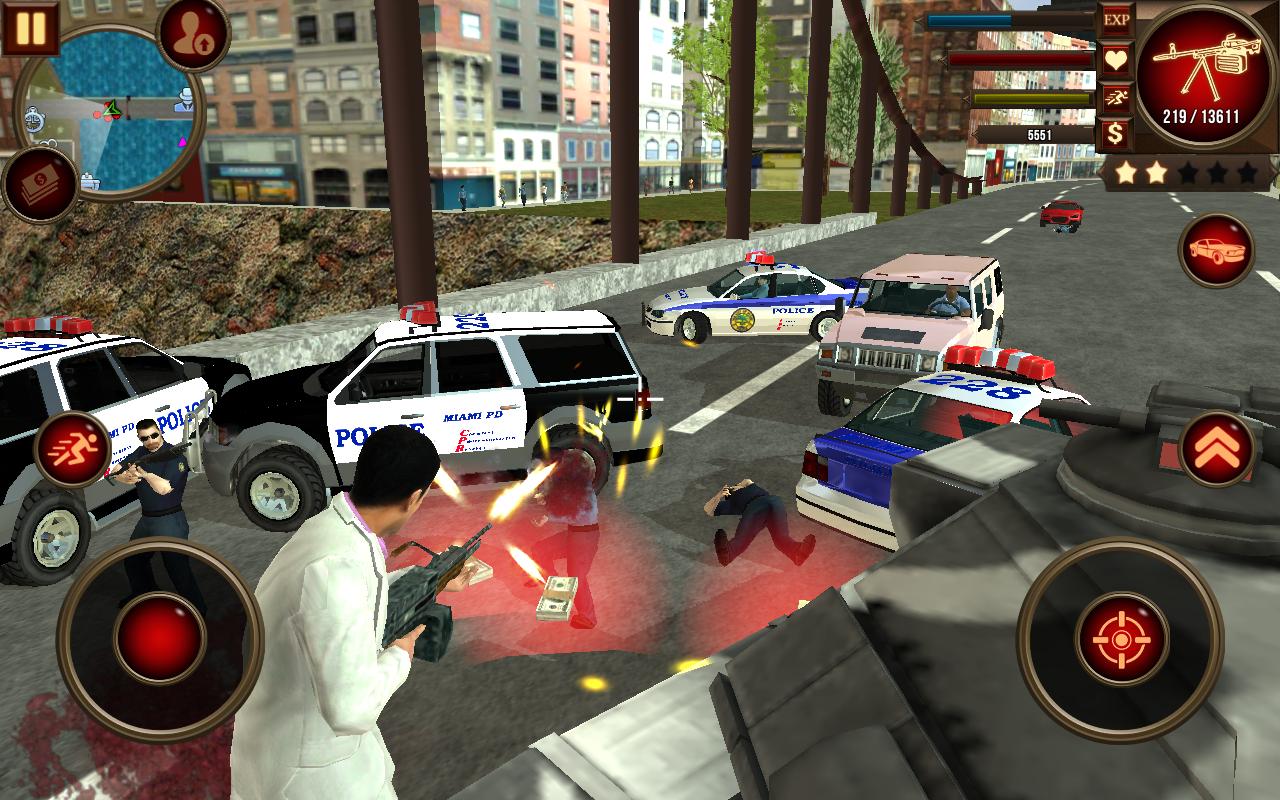Viewport: 1280px width, 800px height.
Task: Tap the red fire crosshair button
Action: (x=1125, y=637)
